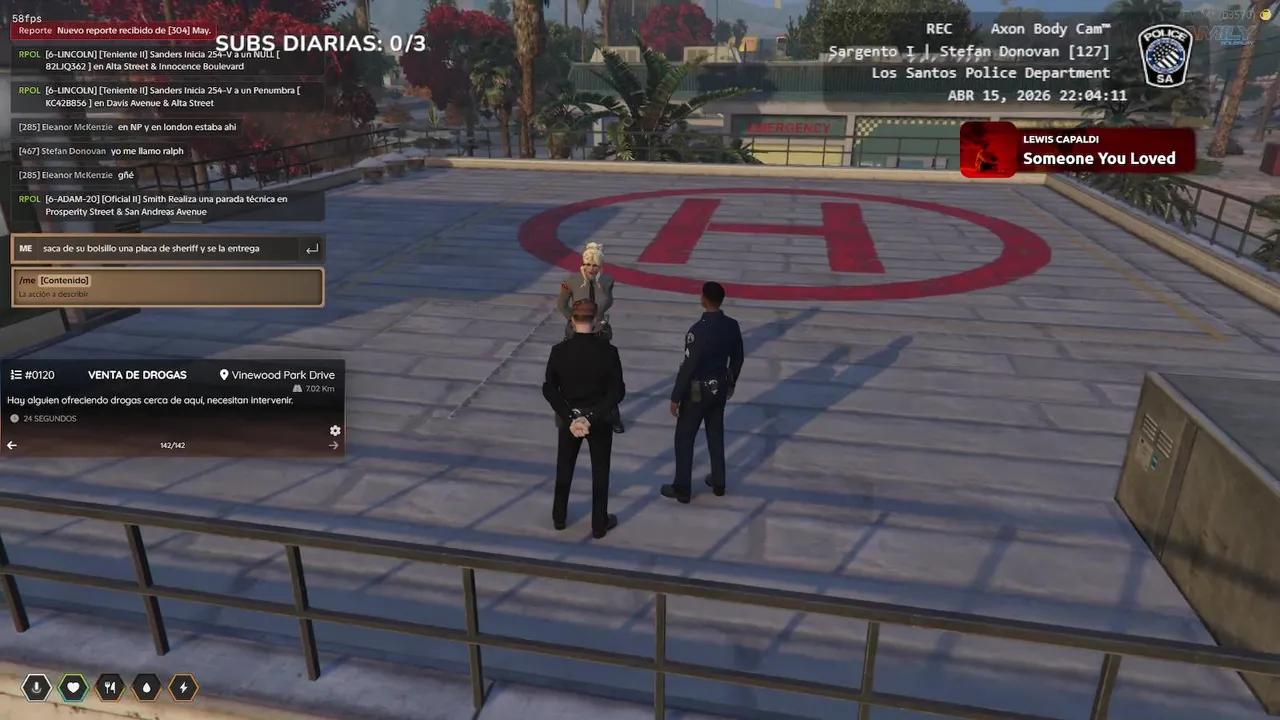Open the dispatch list icon beside #0120
Viewport: 1280px width, 720px height.
click(16, 375)
